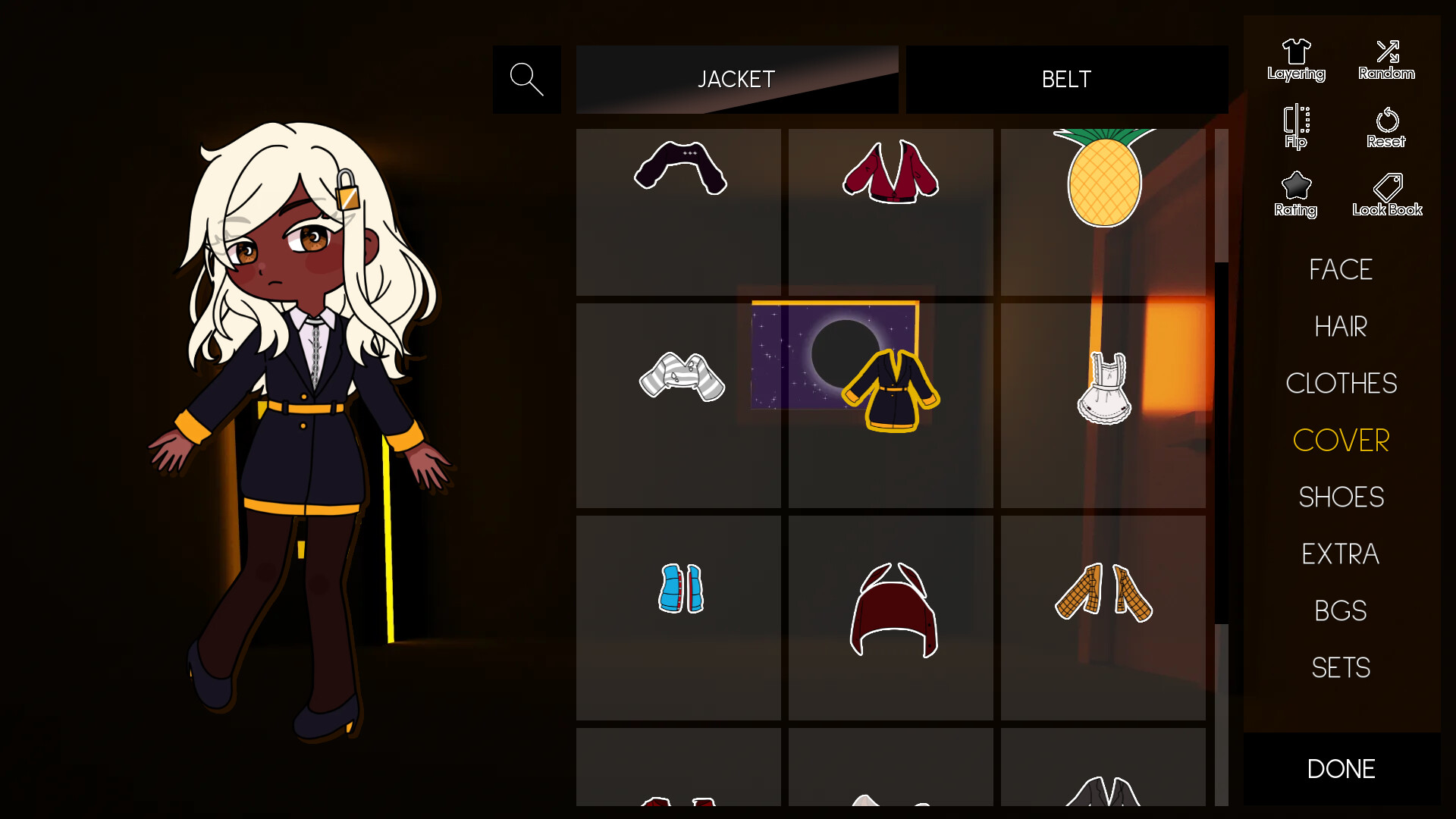1456x819 pixels.
Task: Open the Rating star icon
Action: point(1296,193)
